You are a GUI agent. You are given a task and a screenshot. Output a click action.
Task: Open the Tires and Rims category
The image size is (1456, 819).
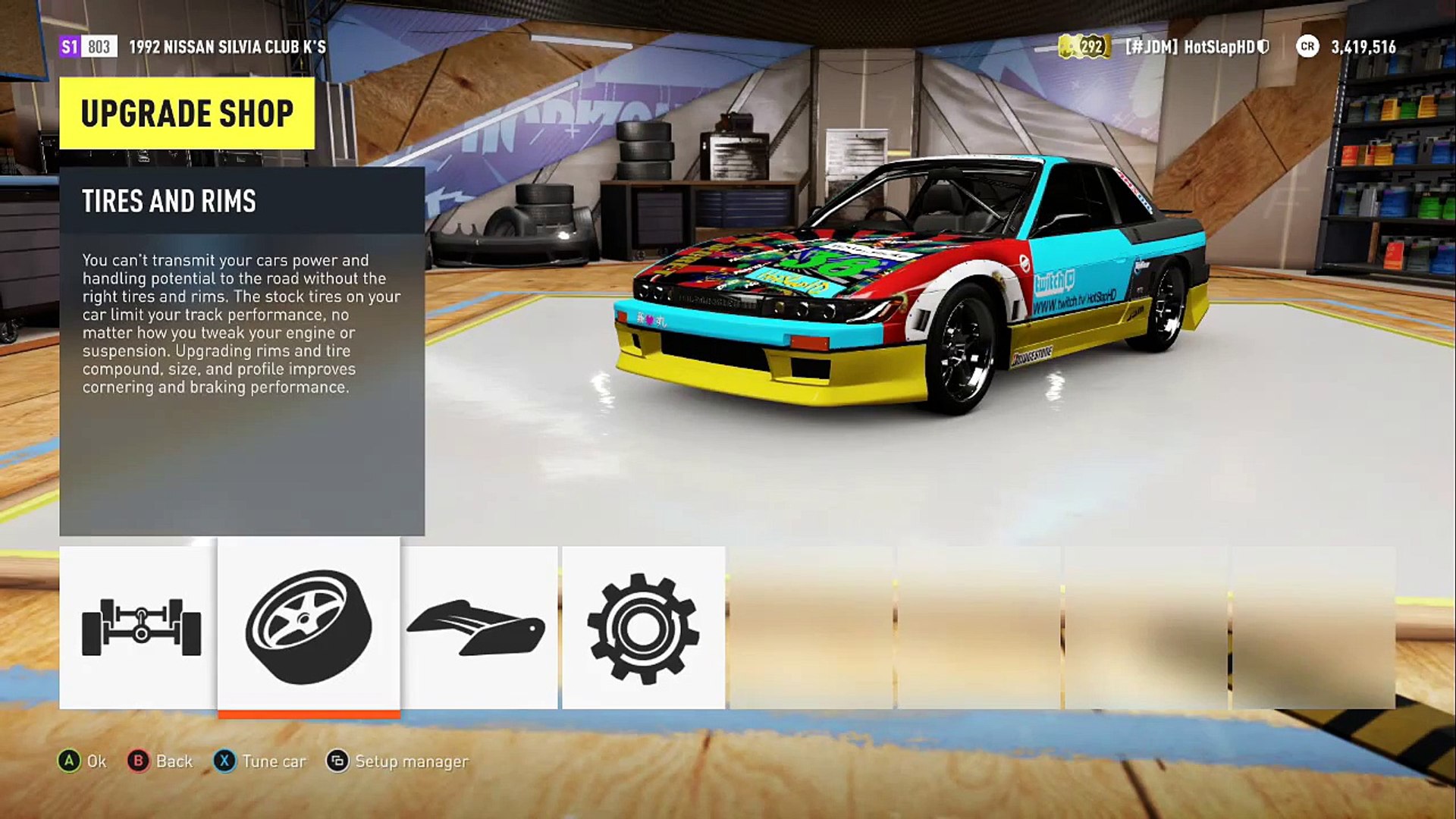[309, 626]
